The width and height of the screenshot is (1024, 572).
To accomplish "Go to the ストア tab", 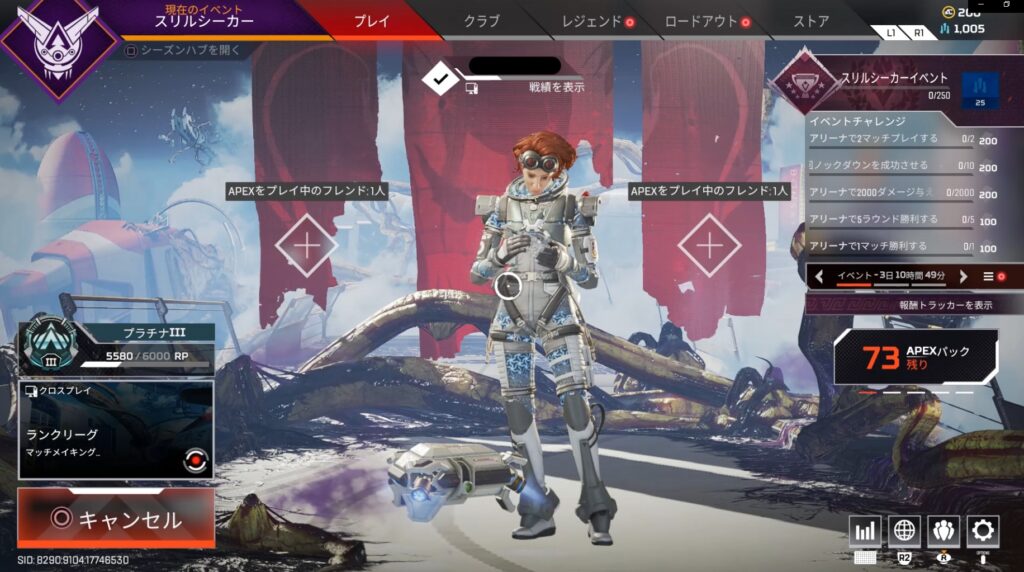I will pos(810,21).
